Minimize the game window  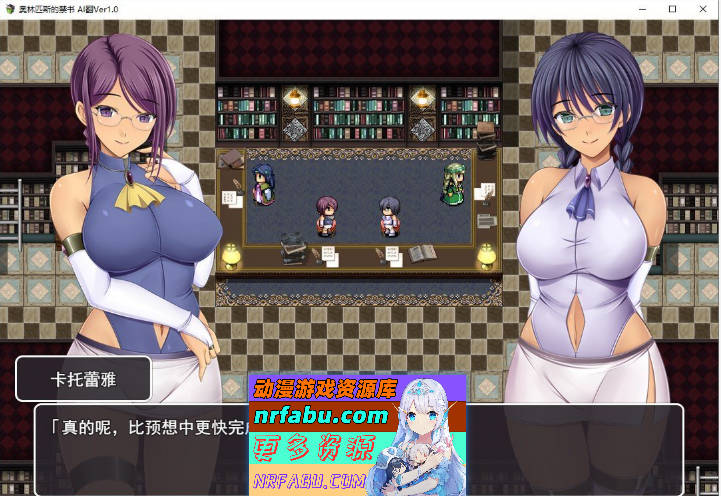point(642,9)
